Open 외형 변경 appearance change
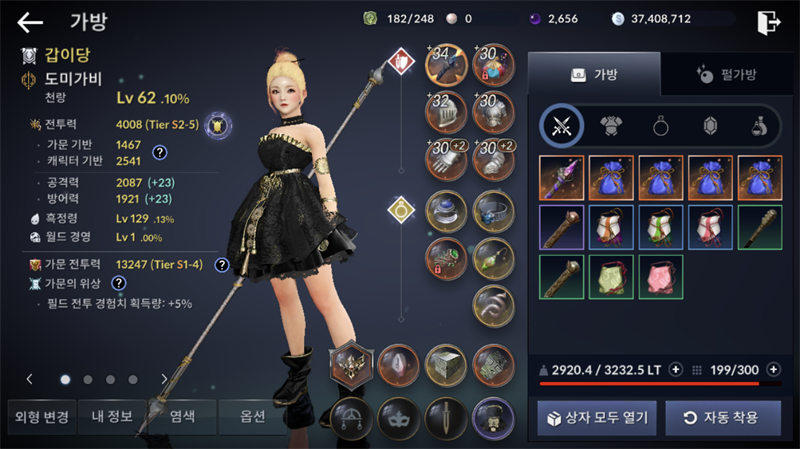This screenshot has width=800, height=449. point(39,416)
